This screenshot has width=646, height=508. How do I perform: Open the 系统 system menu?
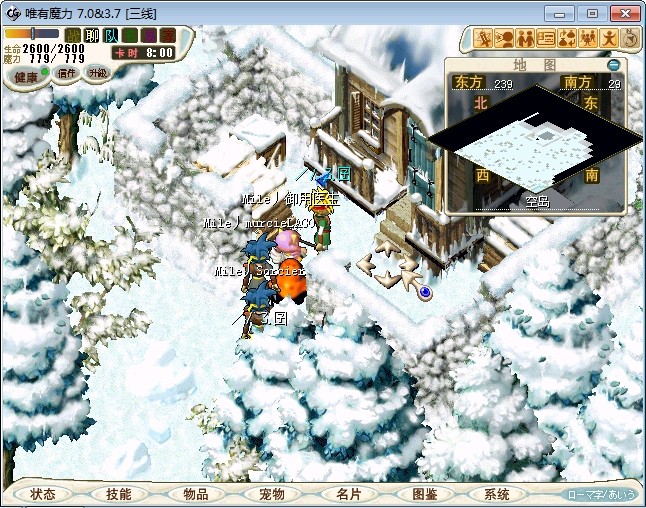tap(497, 494)
